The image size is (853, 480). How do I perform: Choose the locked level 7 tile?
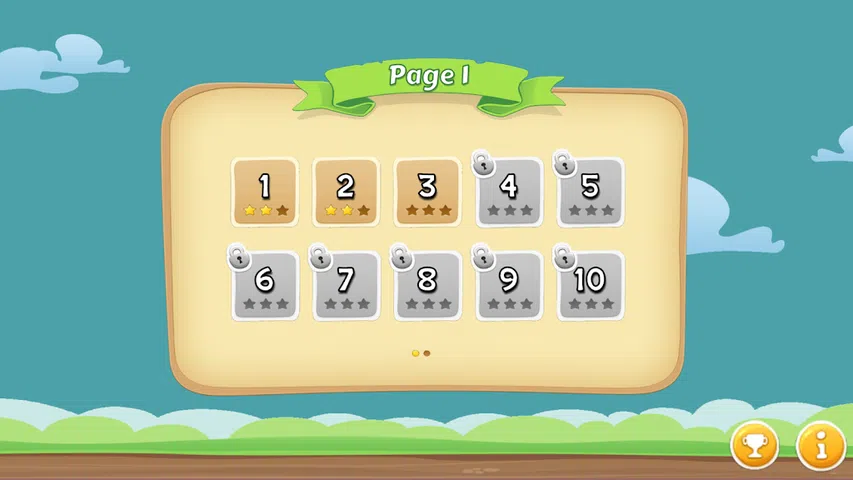point(346,285)
